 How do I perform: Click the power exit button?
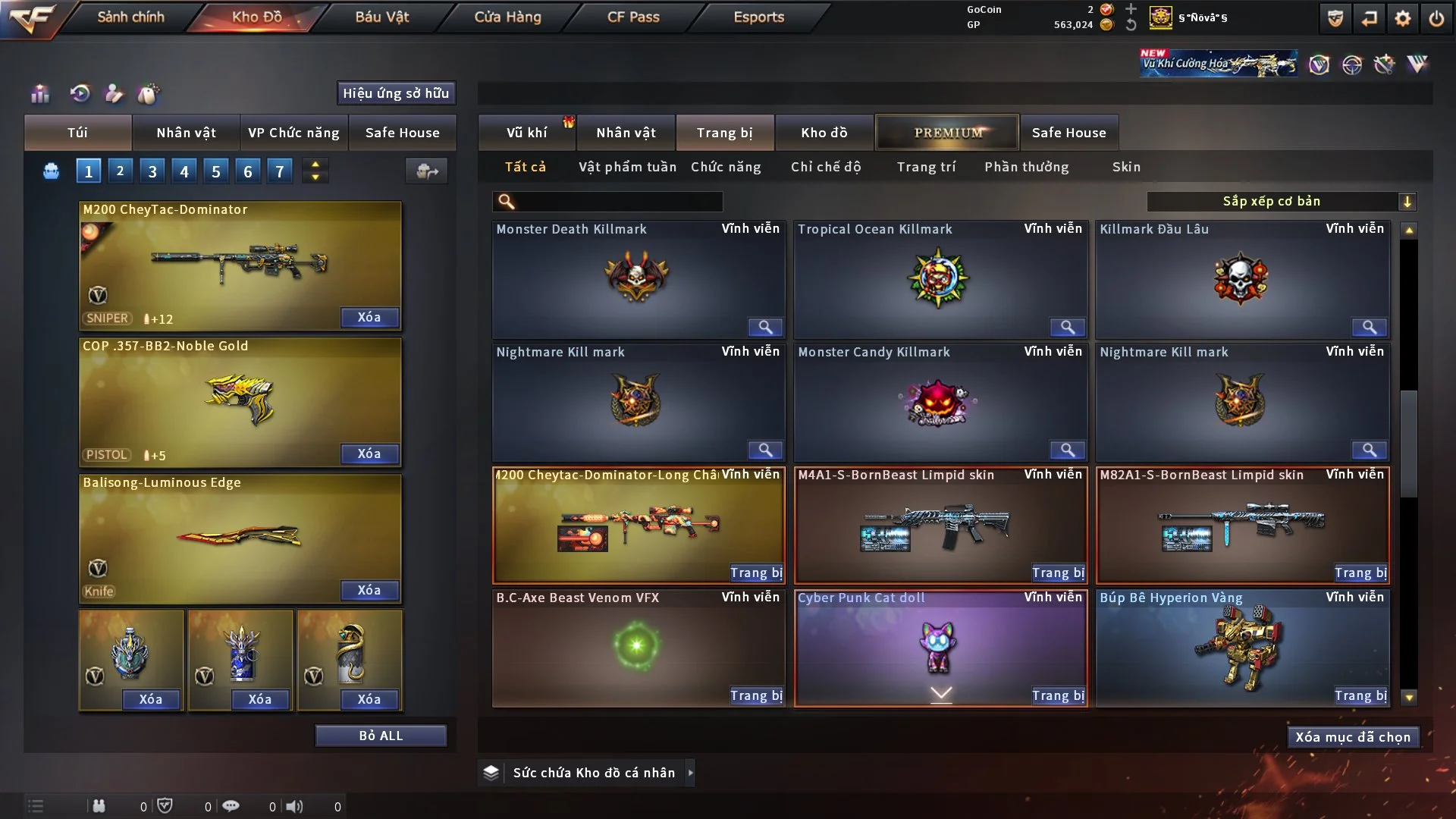(x=1436, y=18)
